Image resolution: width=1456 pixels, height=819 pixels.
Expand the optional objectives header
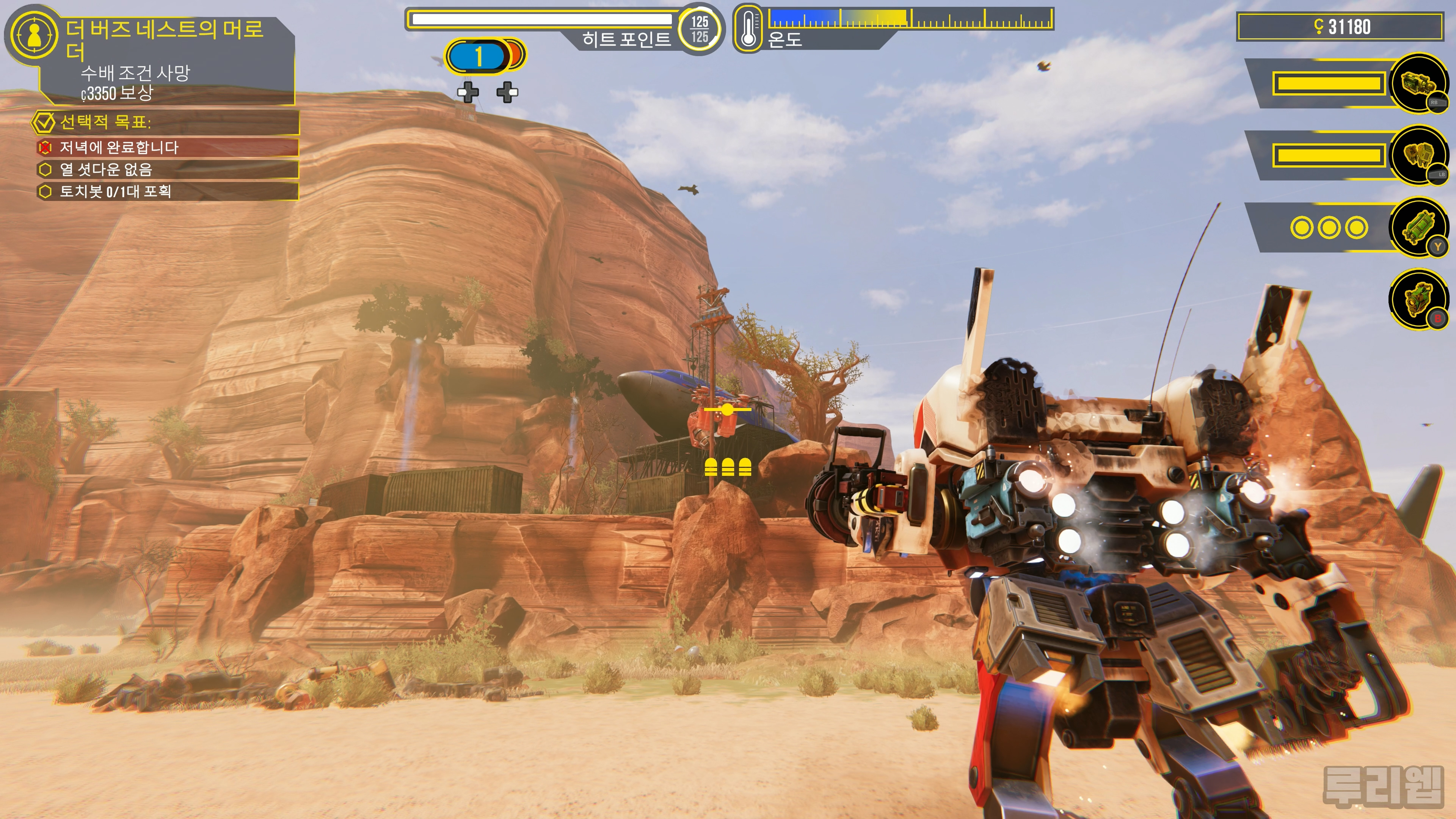[x=164, y=122]
